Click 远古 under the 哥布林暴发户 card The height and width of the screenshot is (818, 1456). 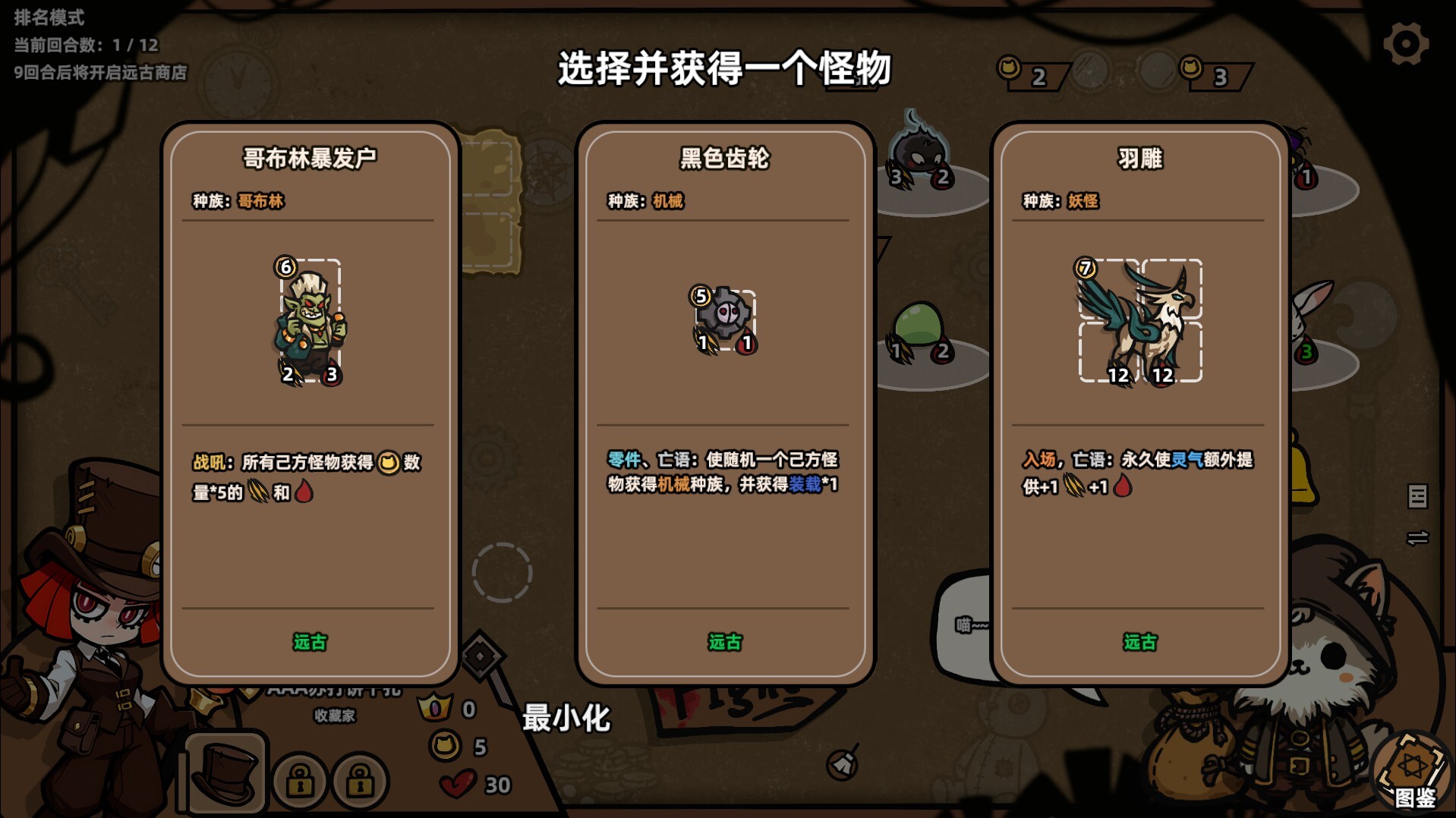pos(308,641)
